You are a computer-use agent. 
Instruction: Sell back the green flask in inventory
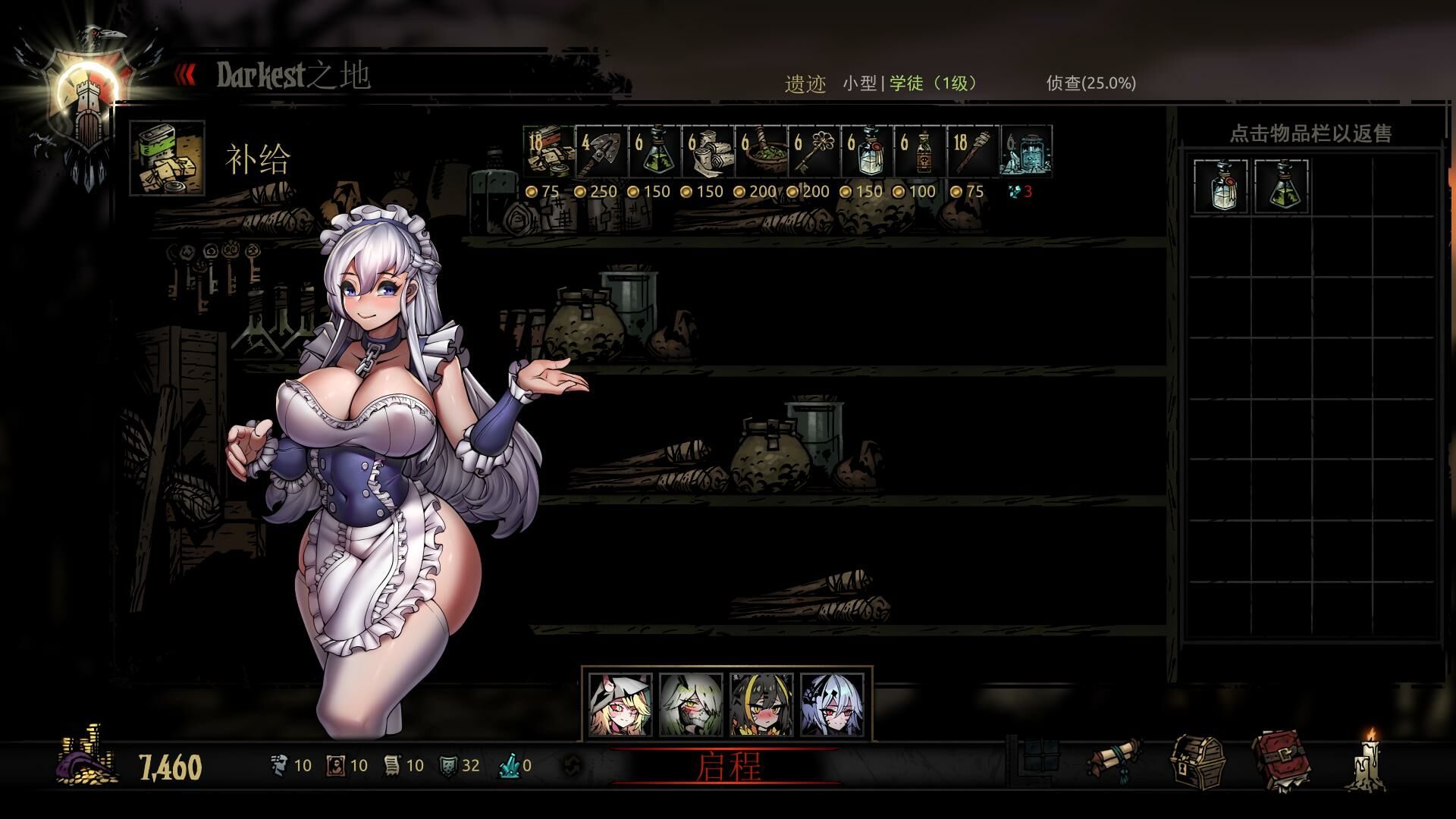click(1281, 186)
